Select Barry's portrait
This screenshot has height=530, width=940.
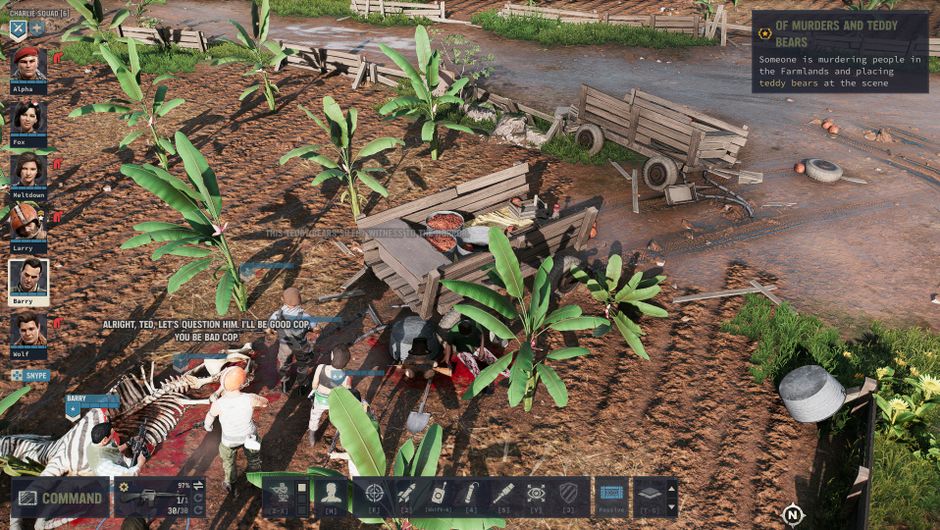[x=28, y=279]
